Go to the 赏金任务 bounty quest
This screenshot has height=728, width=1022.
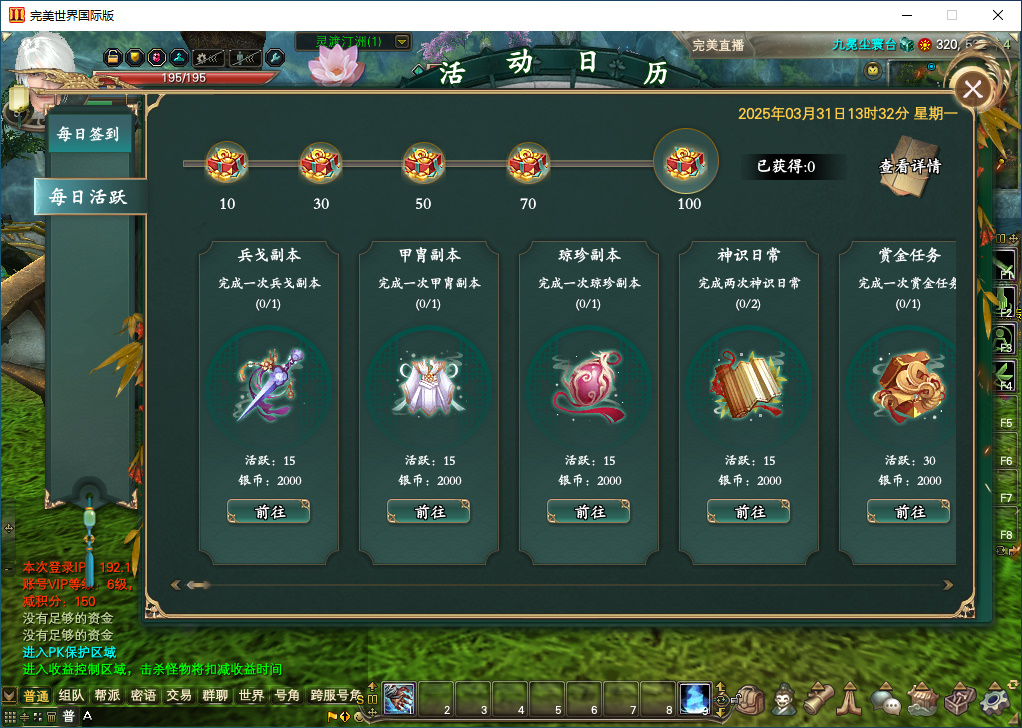pyautogui.click(x=908, y=511)
